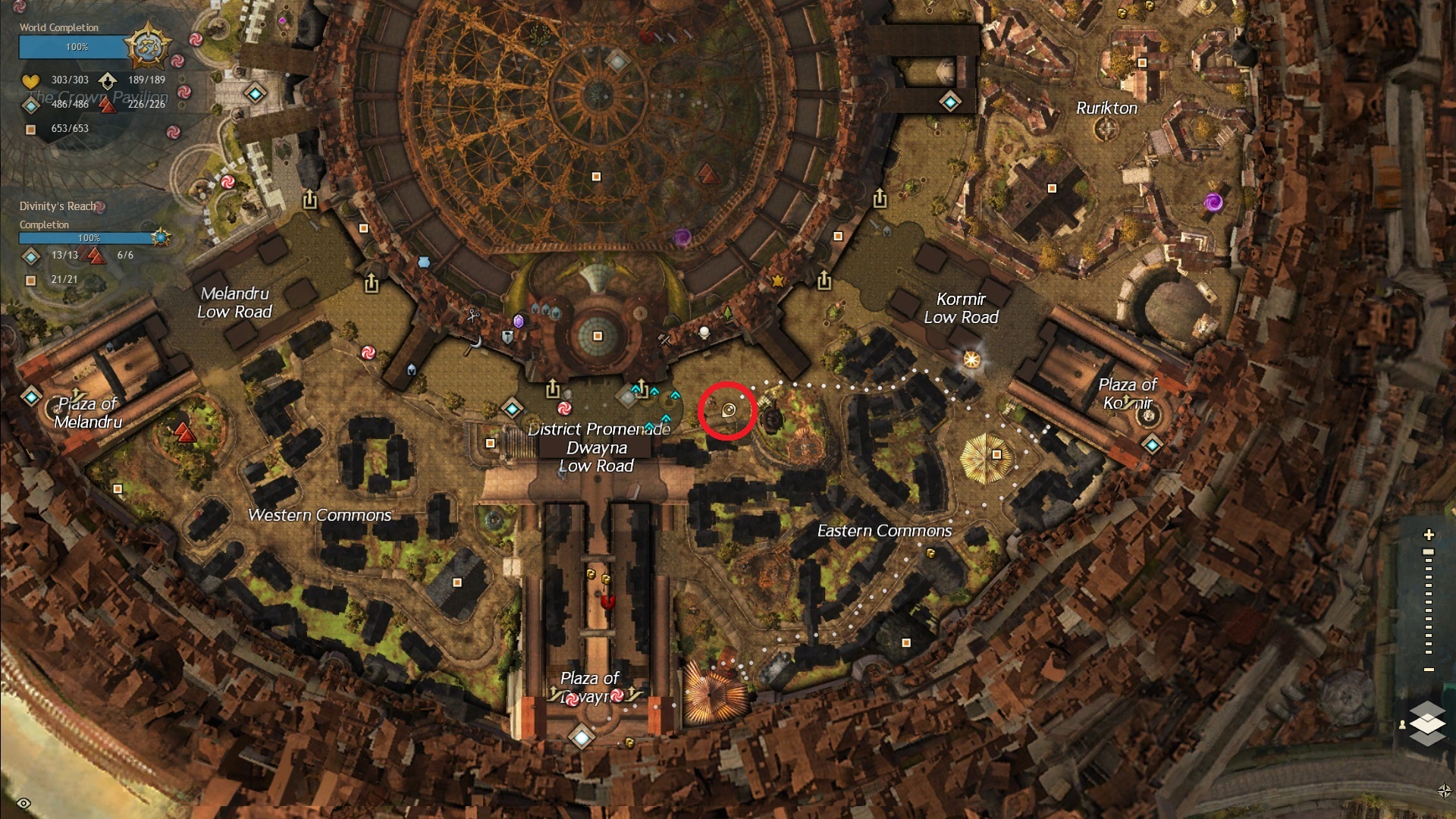Screen dimensions: 1456x819
Task: Select the waypoint west of Rurikton
Action: click(950, 102)
